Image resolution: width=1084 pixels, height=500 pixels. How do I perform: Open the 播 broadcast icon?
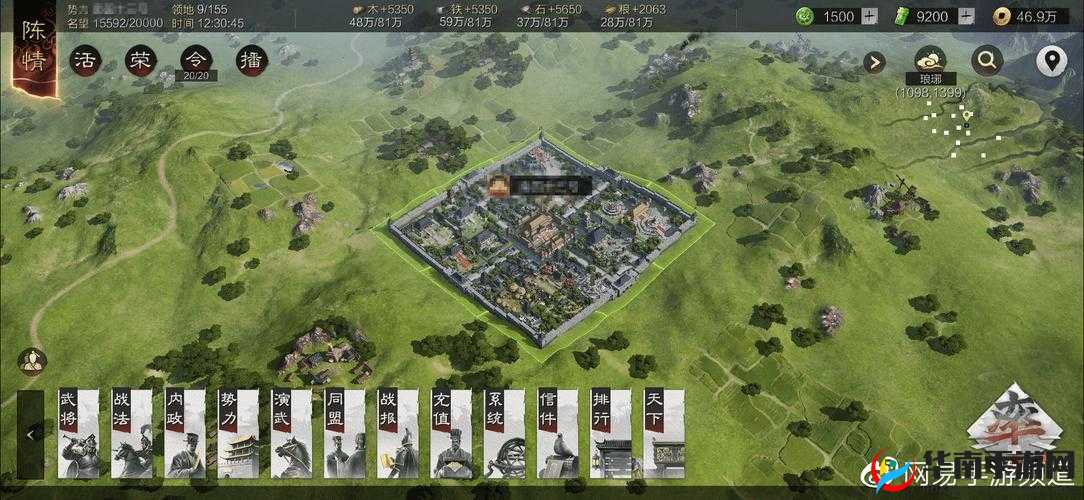252,61
